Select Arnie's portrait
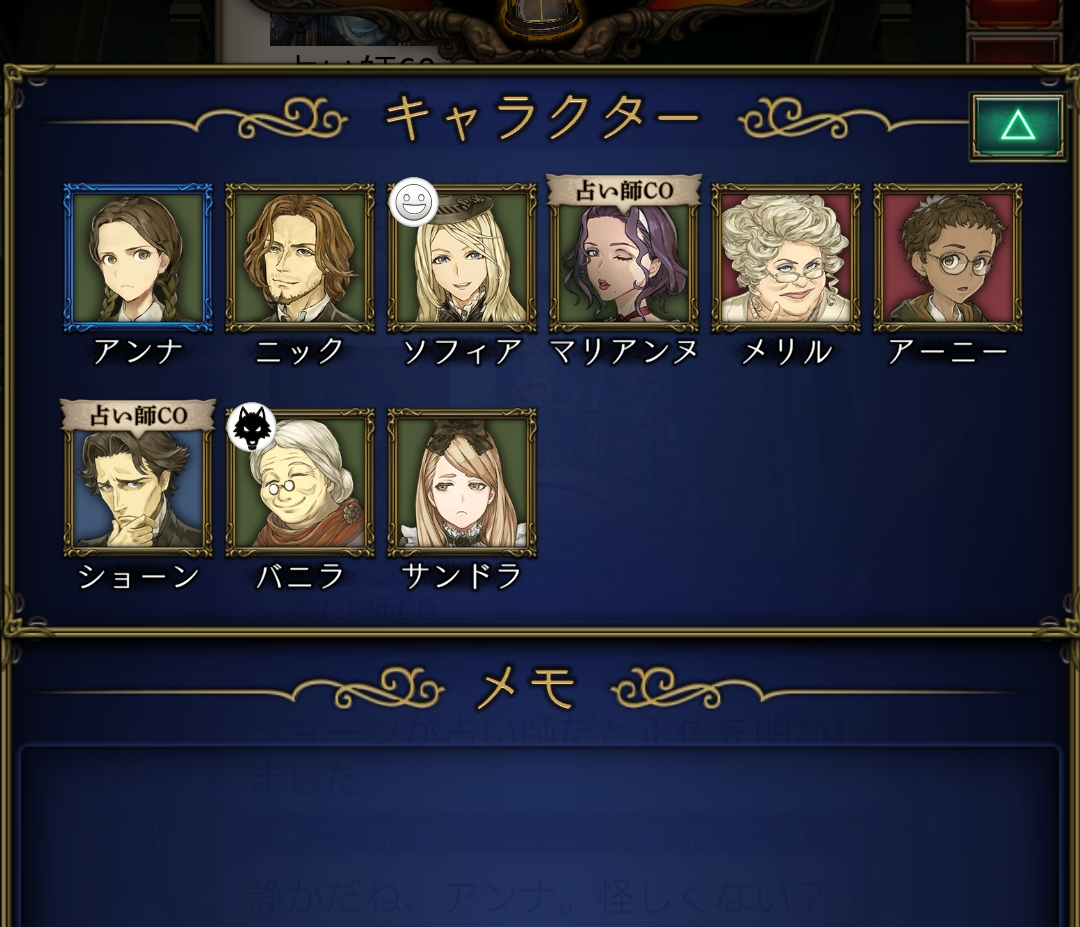Screen dimensions: 1080x927 (x=948, y=257)
